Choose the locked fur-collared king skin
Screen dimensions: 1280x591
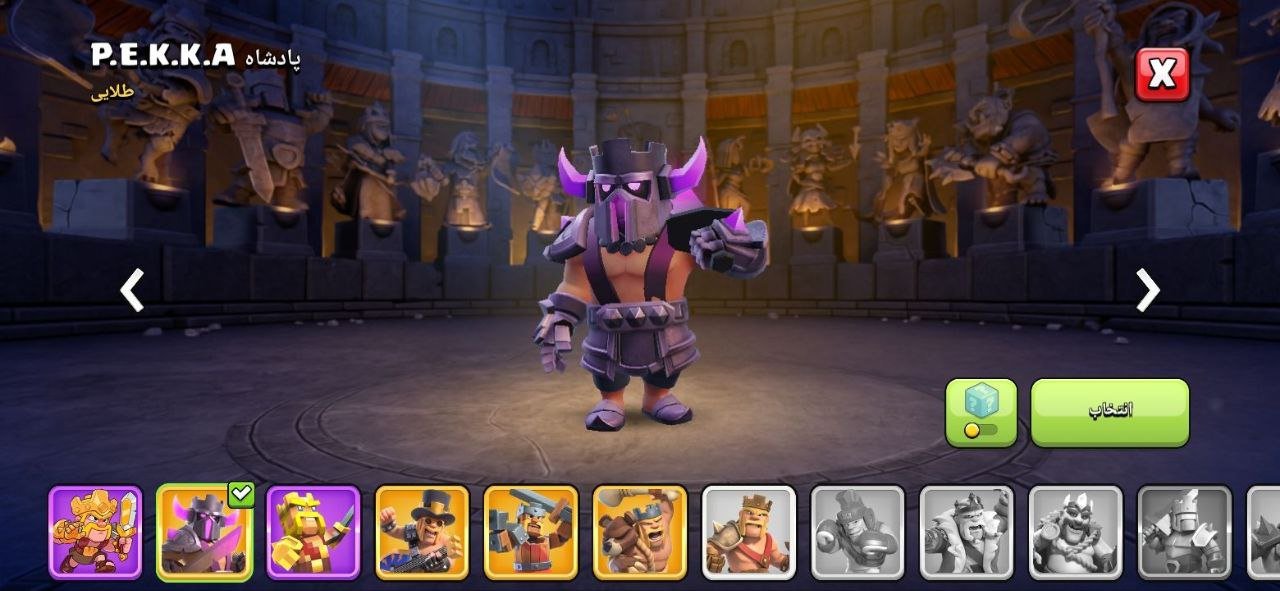tap(967, 532)
